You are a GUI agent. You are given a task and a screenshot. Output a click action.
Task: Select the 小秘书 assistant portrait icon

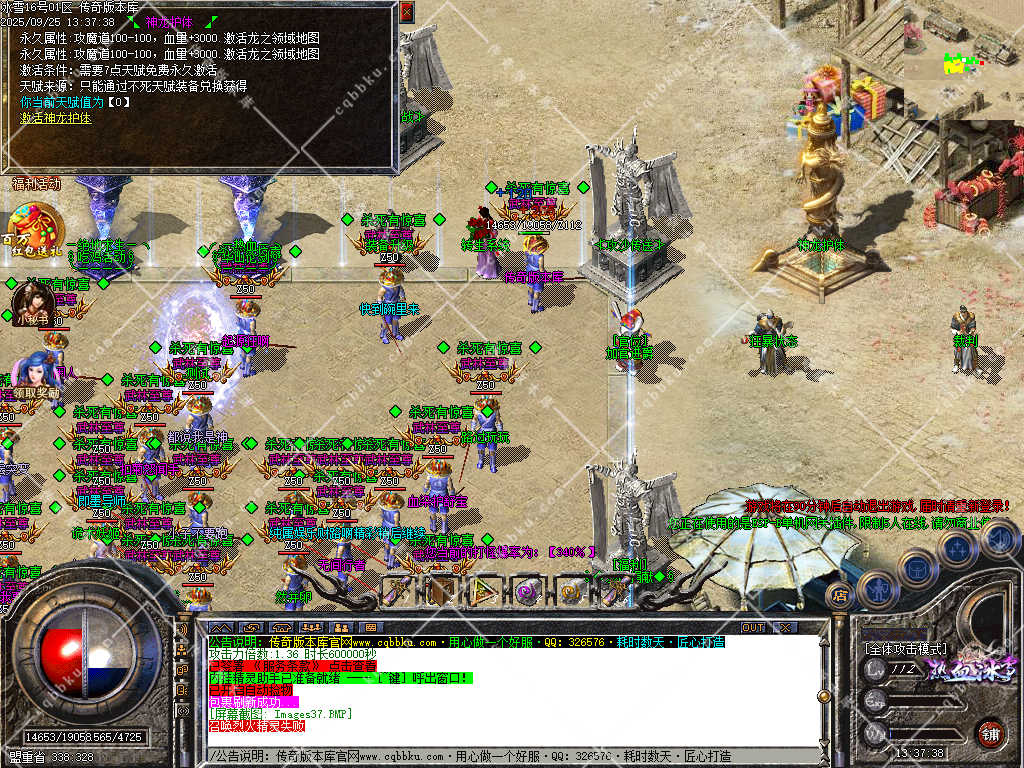click(33, 302)
